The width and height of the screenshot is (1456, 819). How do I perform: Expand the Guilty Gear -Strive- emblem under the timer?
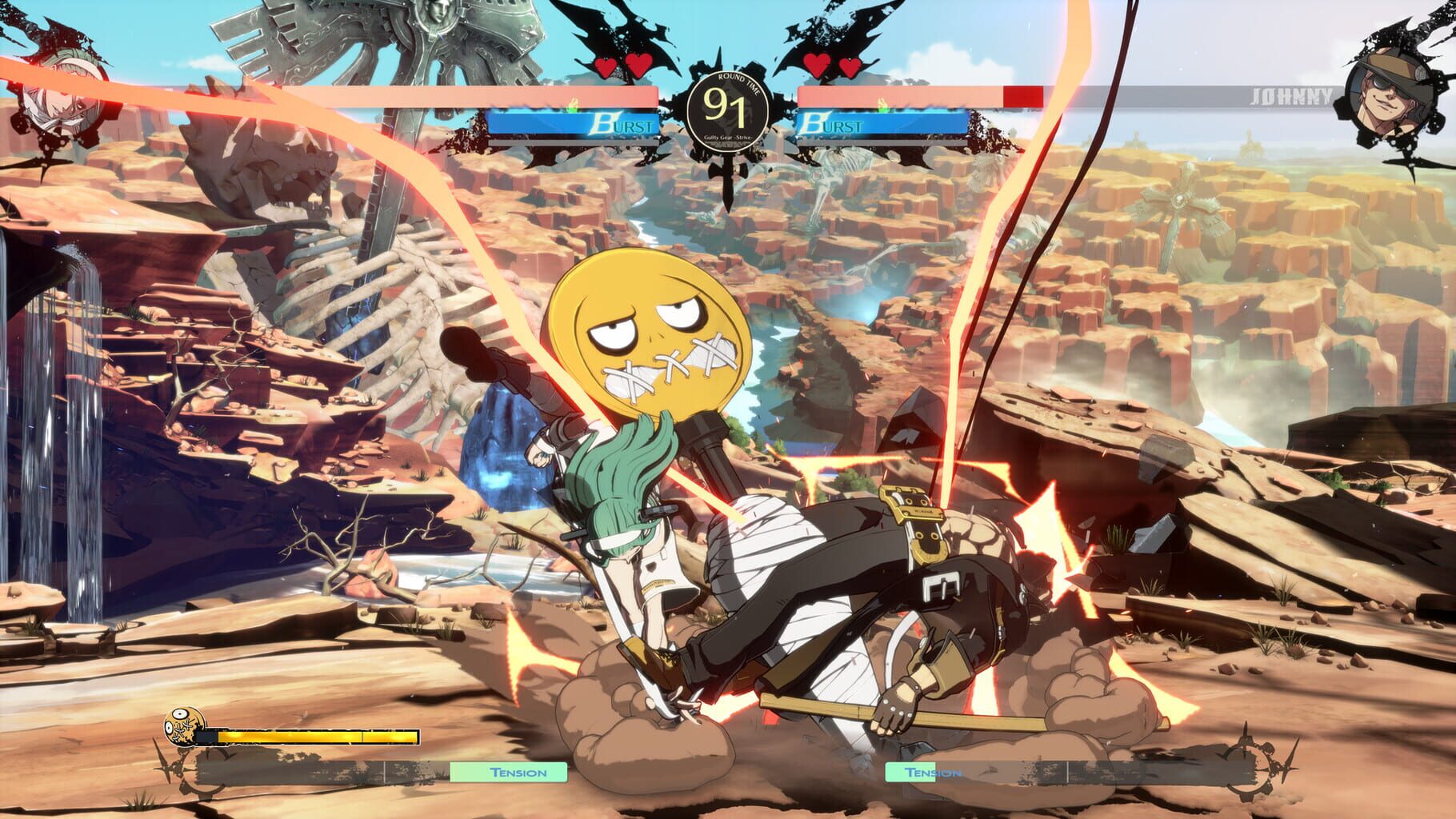[x=726, y=138]
